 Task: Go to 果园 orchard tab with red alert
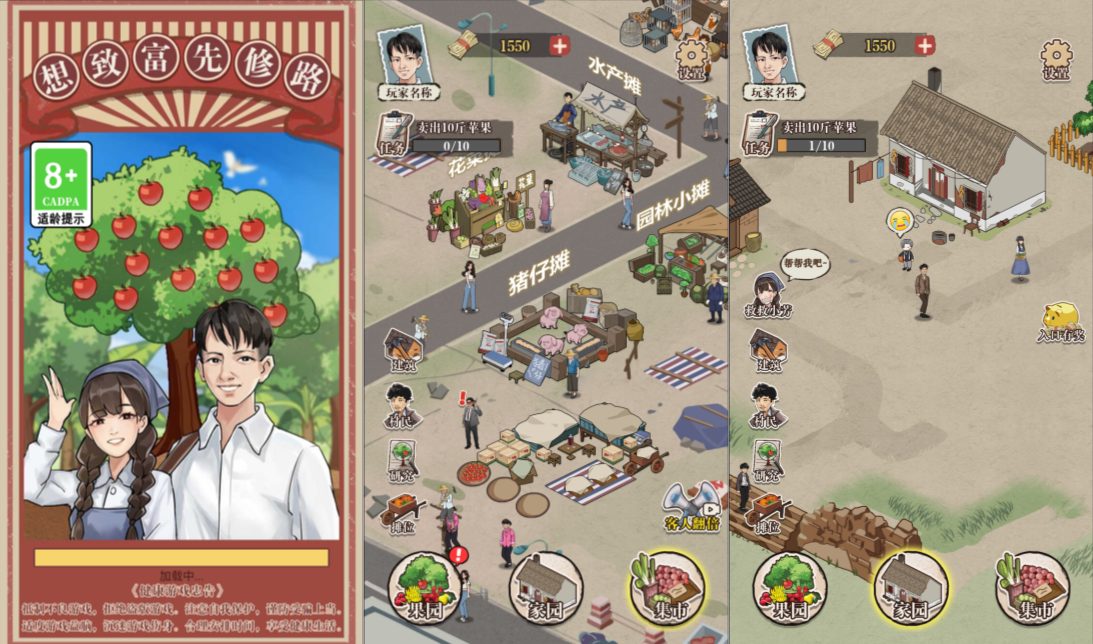point(427,590)
